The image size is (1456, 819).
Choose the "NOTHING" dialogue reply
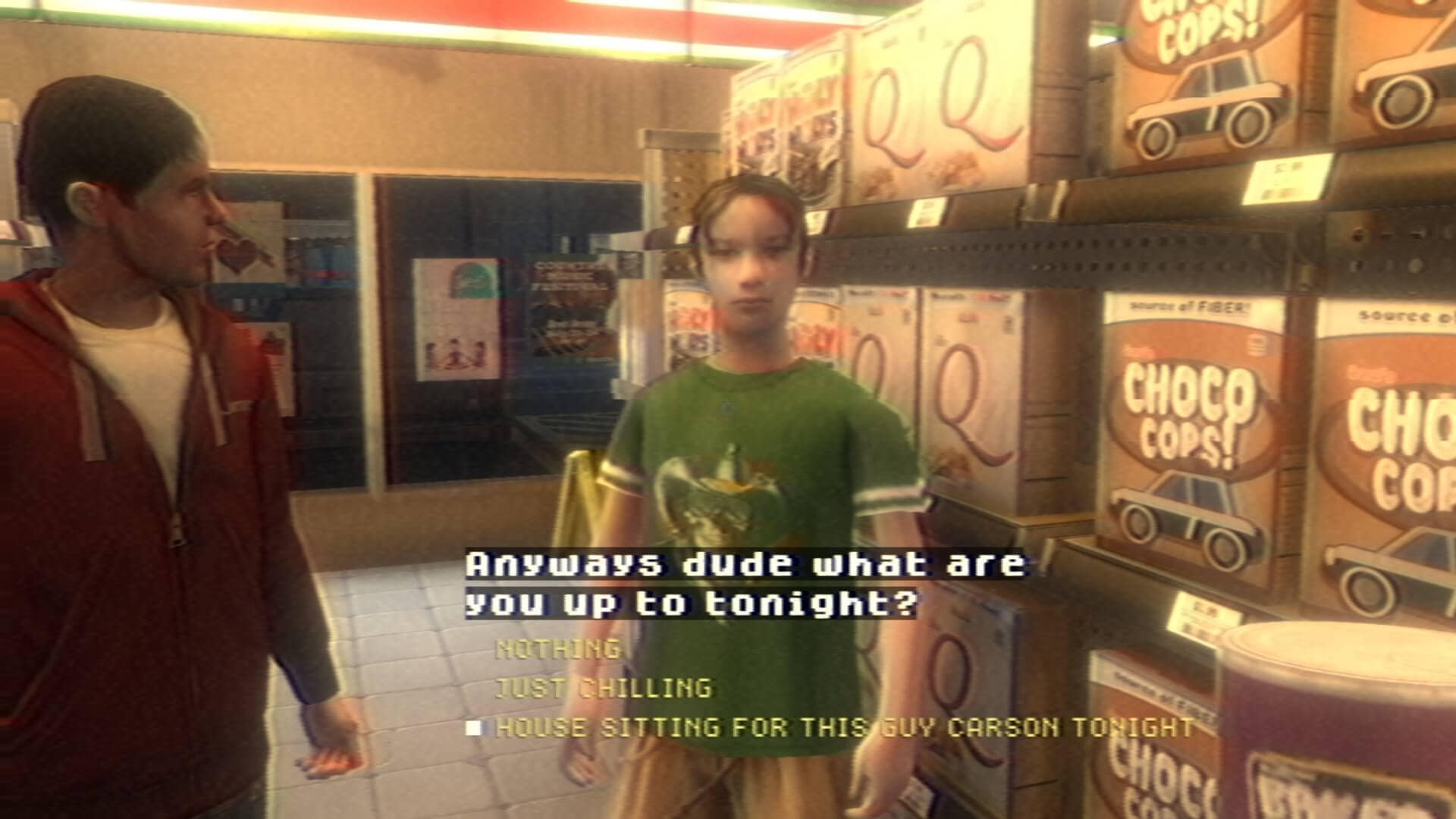[x=557, y=649]
